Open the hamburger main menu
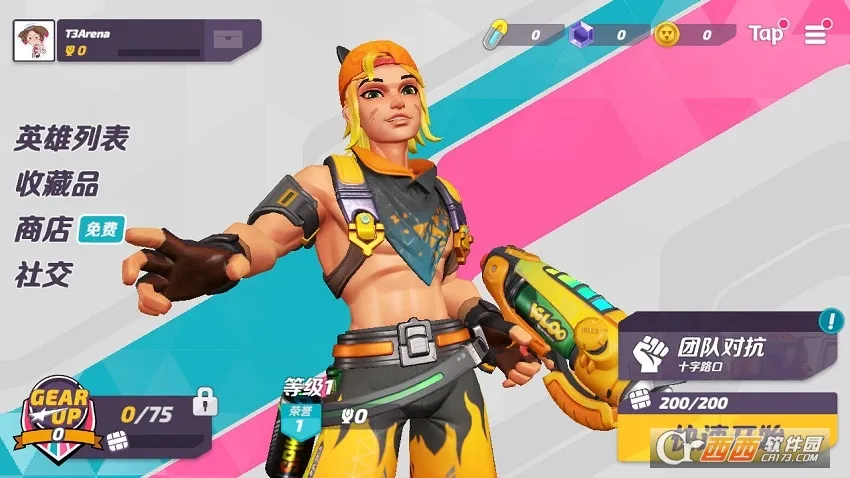This screenshot has width=850, height=478. [816, 35]
